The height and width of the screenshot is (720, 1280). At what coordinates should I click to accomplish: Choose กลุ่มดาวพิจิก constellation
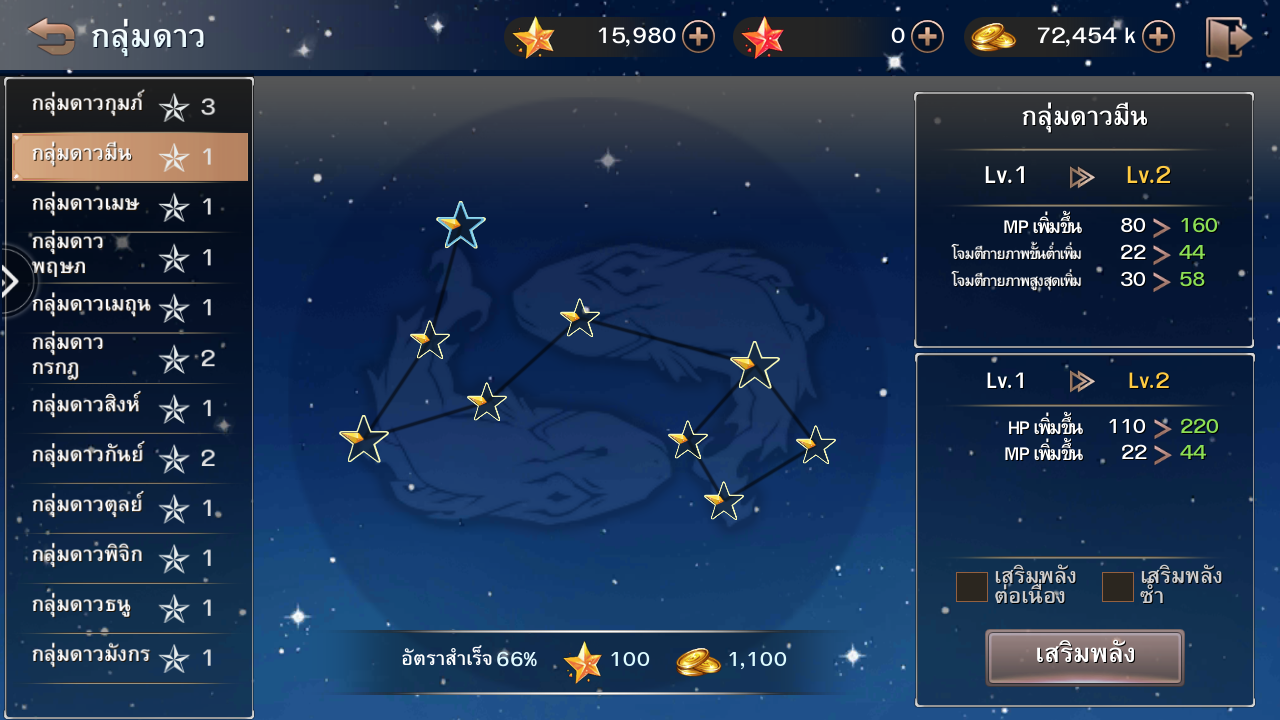(x=129, y=558)
